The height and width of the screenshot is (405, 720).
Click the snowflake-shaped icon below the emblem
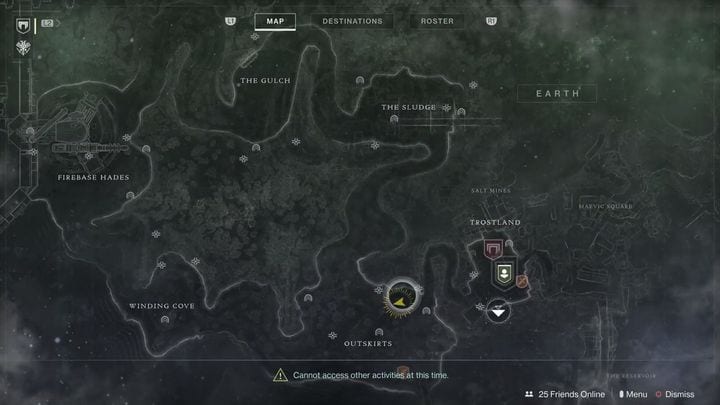point(21,46)
